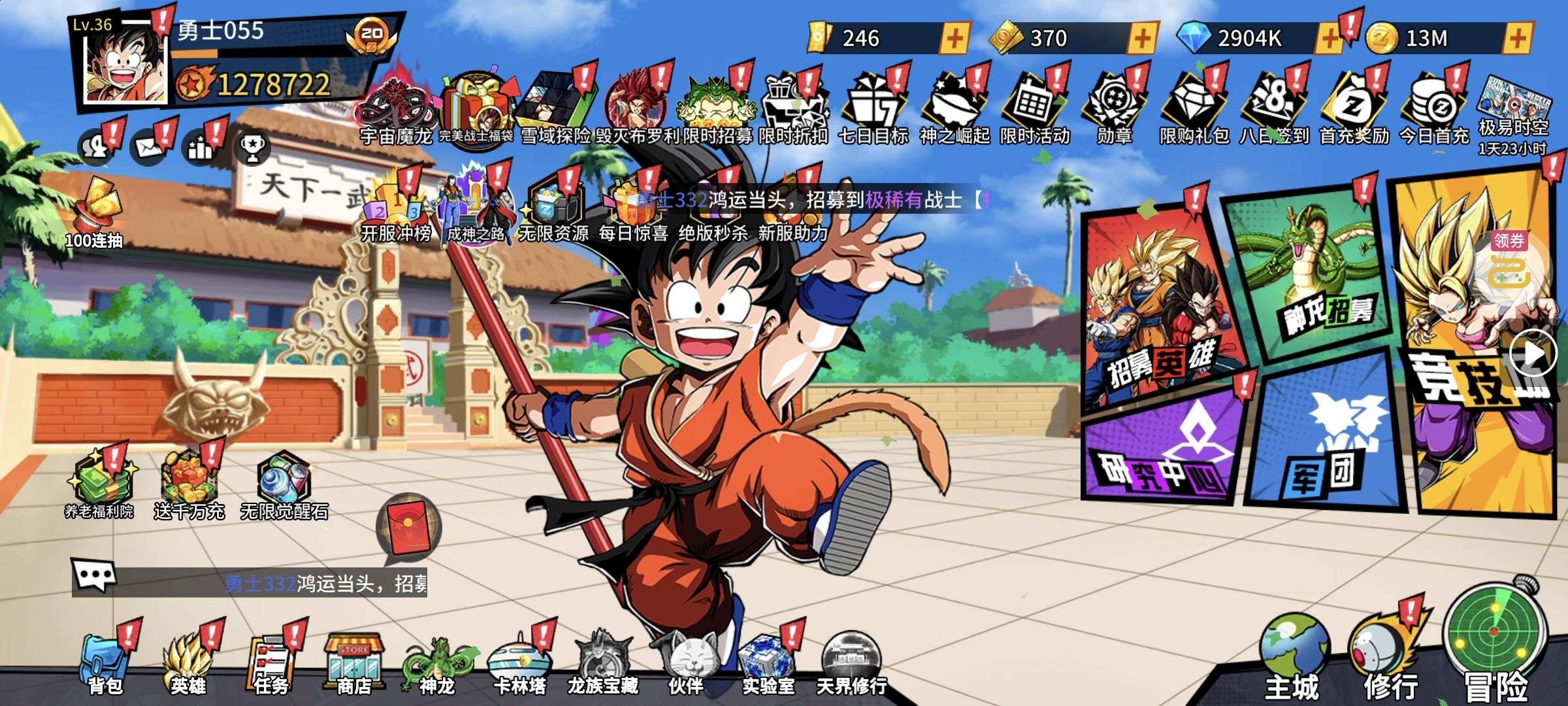This screenshot has width=1568, height=706.
Task: Add more blue diamonds with plus button
Action: coord(1329,39)
